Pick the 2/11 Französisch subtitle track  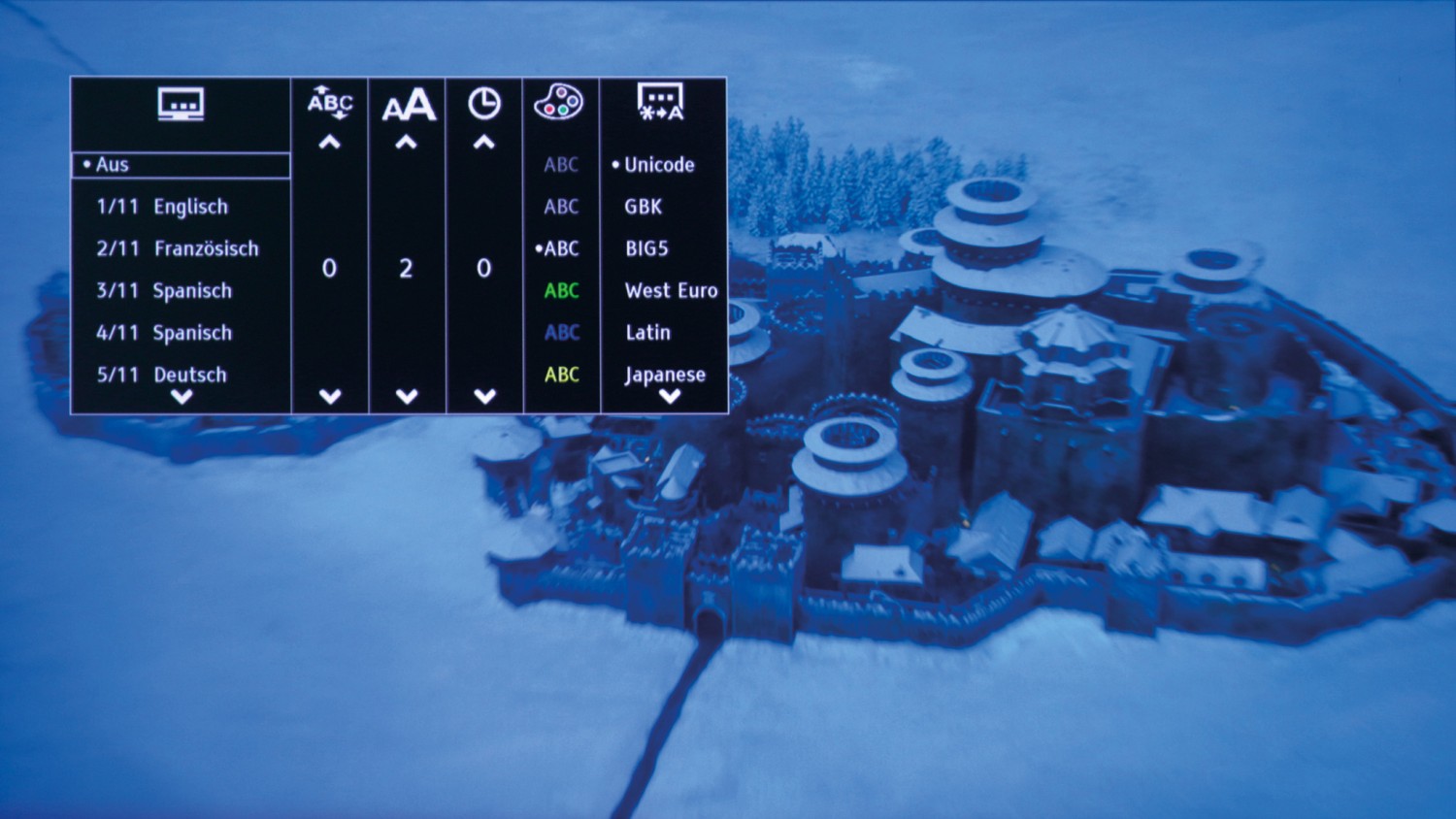178,248
